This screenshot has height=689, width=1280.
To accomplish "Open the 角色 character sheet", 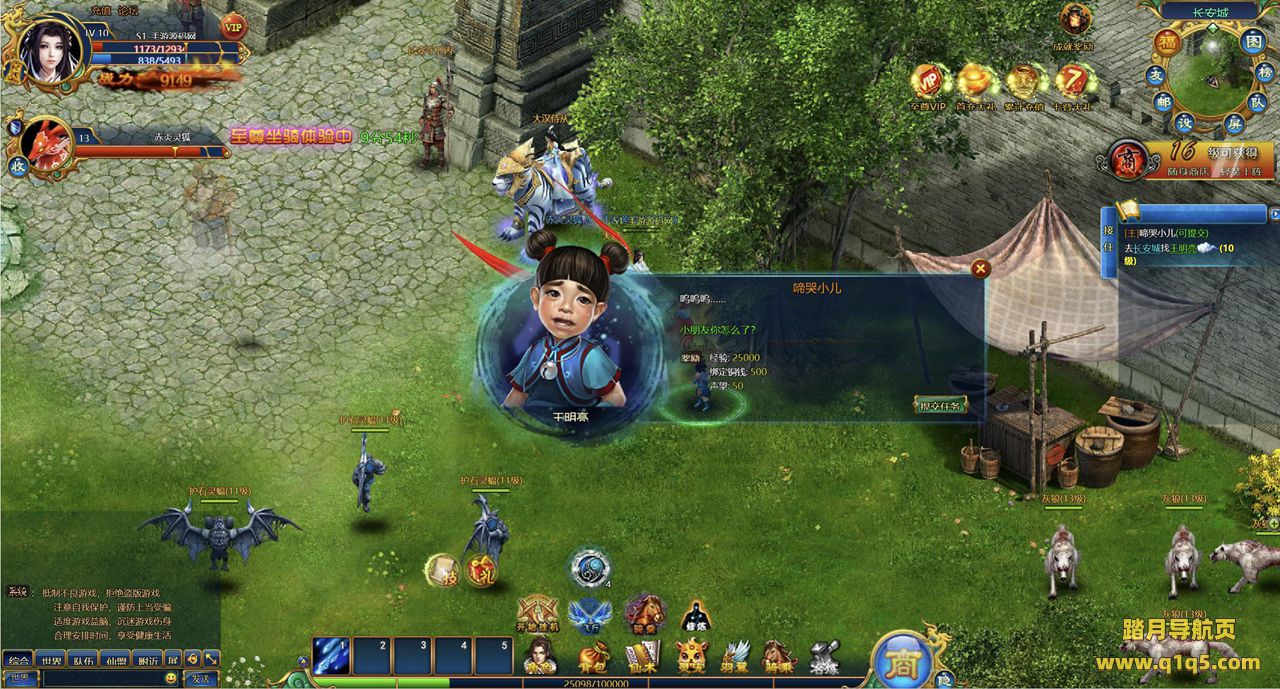I will coord(541,657).
